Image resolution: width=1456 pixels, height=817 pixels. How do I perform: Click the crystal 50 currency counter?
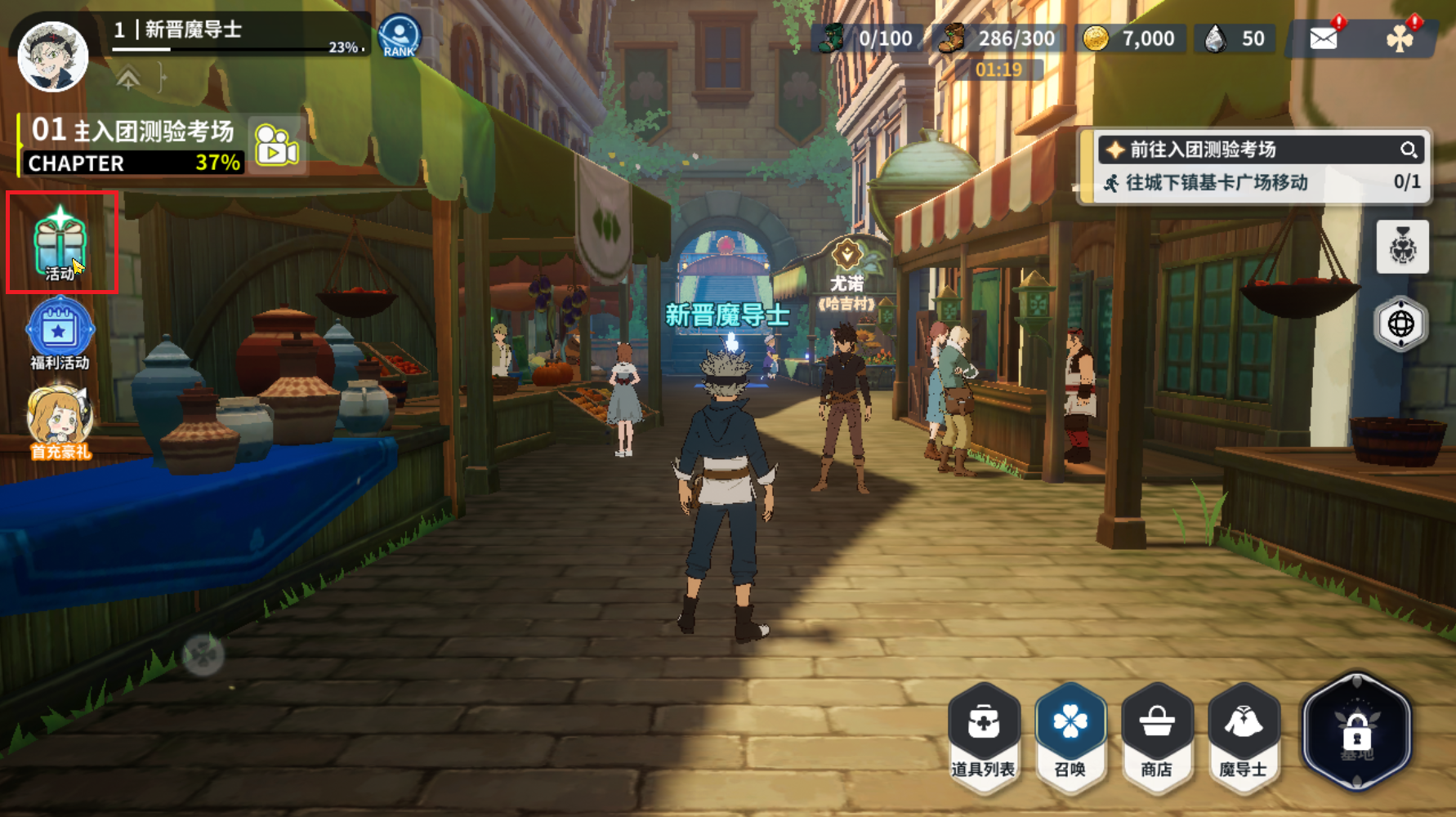tap(1236, 38)
